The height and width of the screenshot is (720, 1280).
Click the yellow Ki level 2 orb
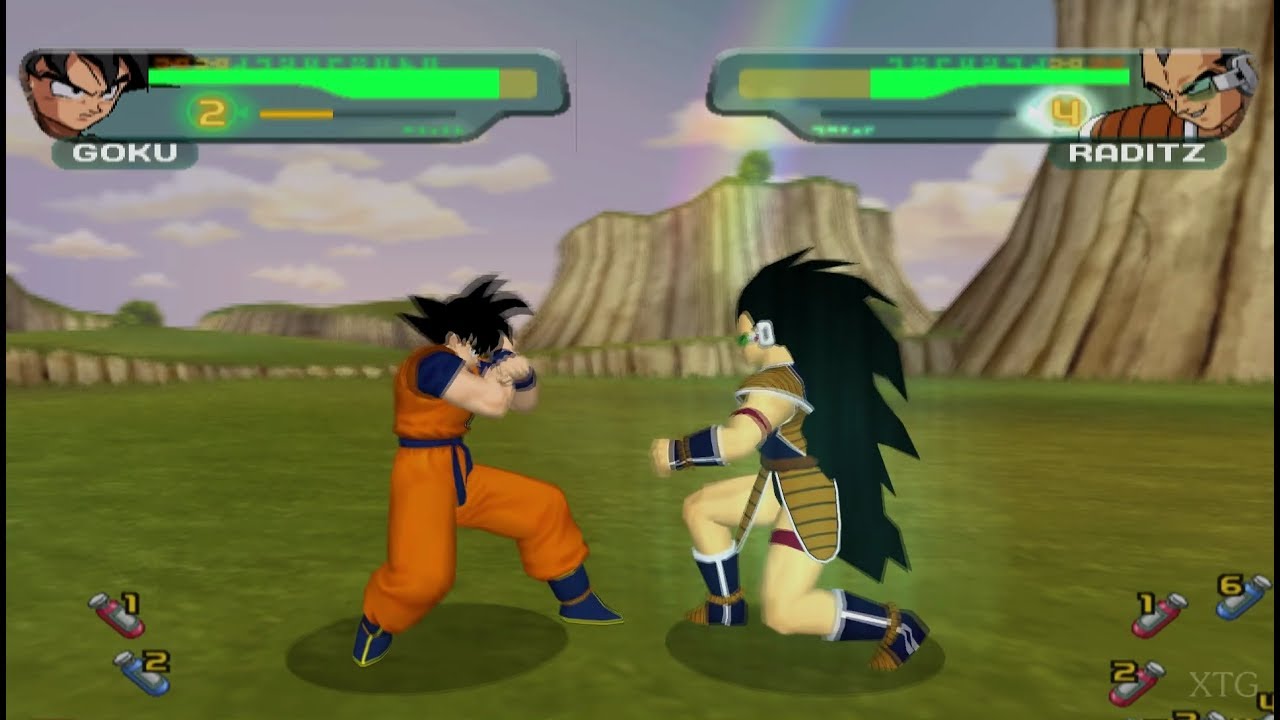pos(213,111)
